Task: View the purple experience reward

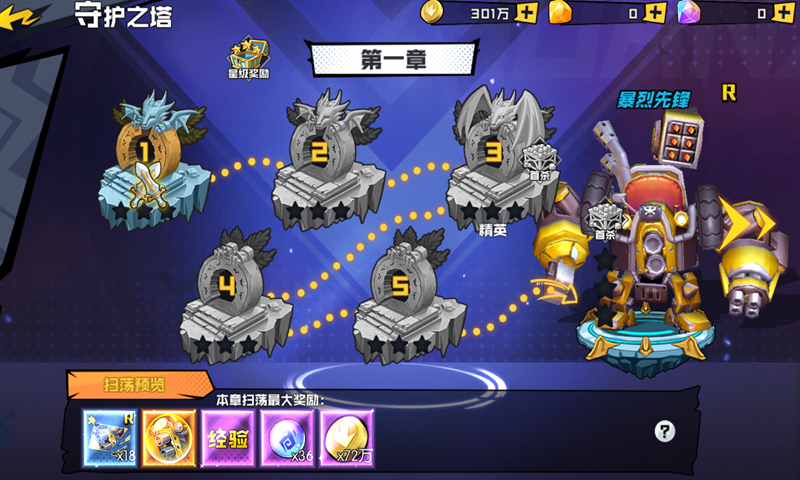Action: point(227,435)
